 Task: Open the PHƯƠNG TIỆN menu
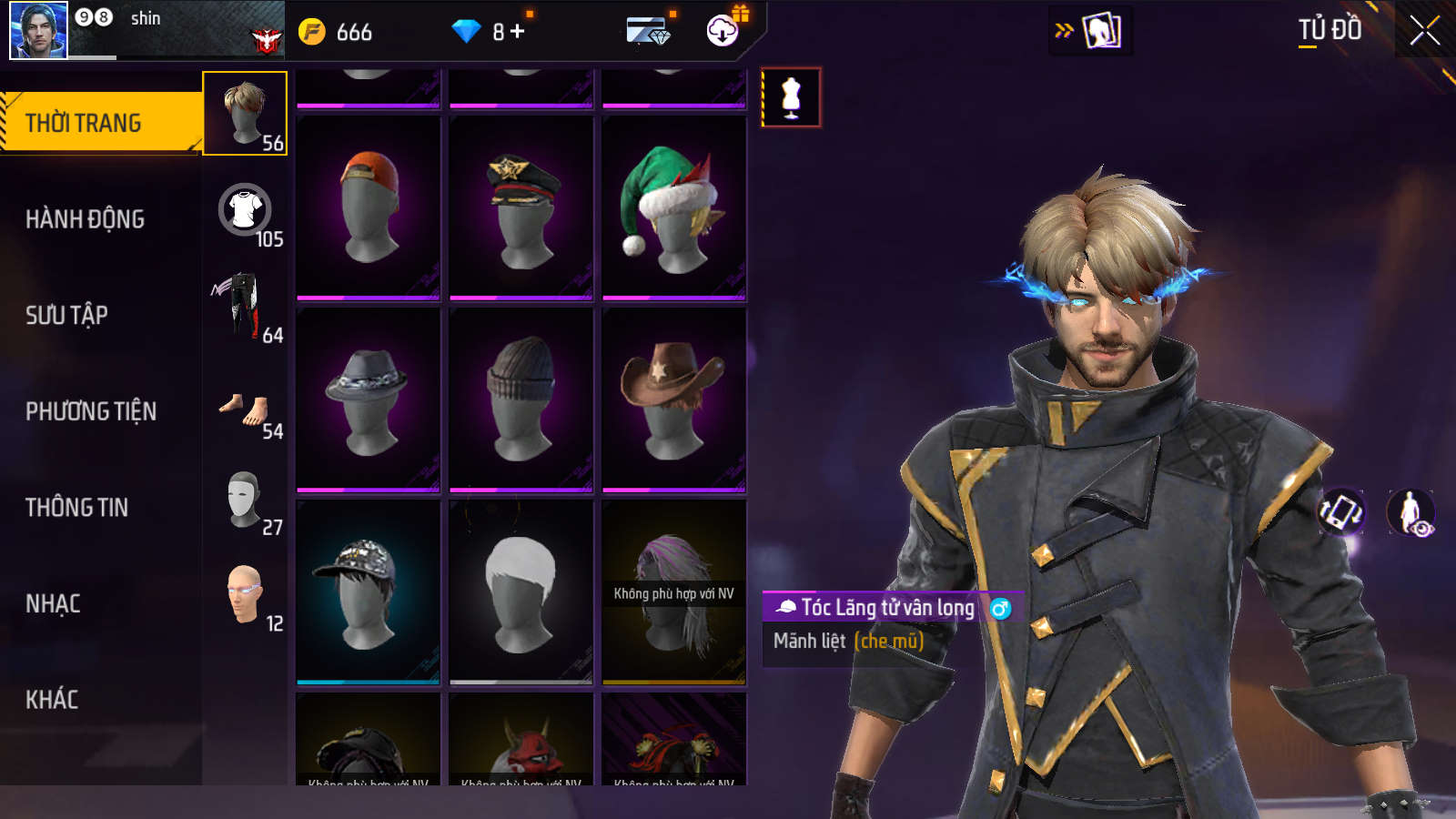click(x=91, y=411)
